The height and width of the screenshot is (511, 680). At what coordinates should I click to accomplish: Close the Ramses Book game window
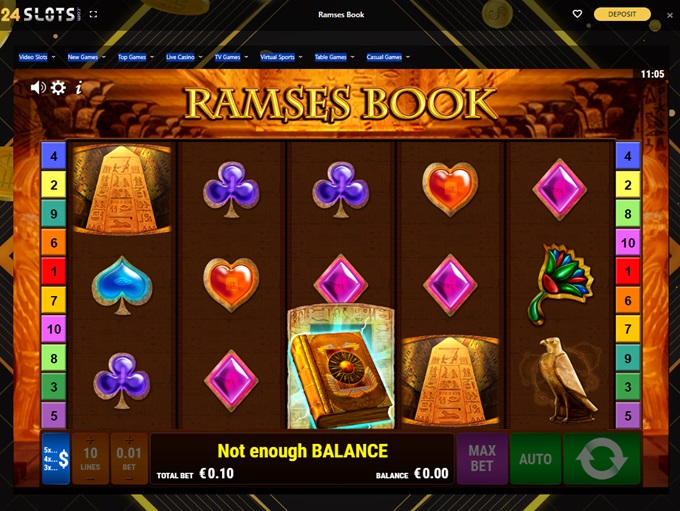click(x=670, y=14)
